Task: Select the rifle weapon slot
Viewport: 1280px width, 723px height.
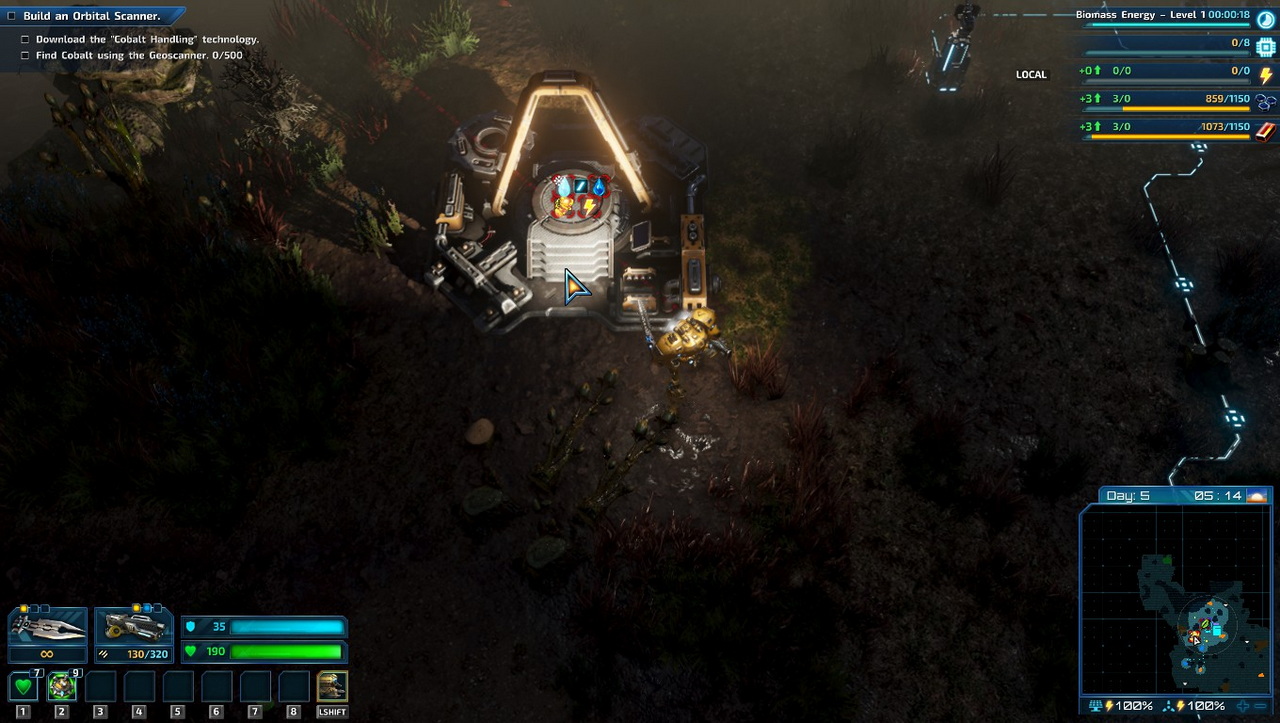Action: tap(133, 626)
